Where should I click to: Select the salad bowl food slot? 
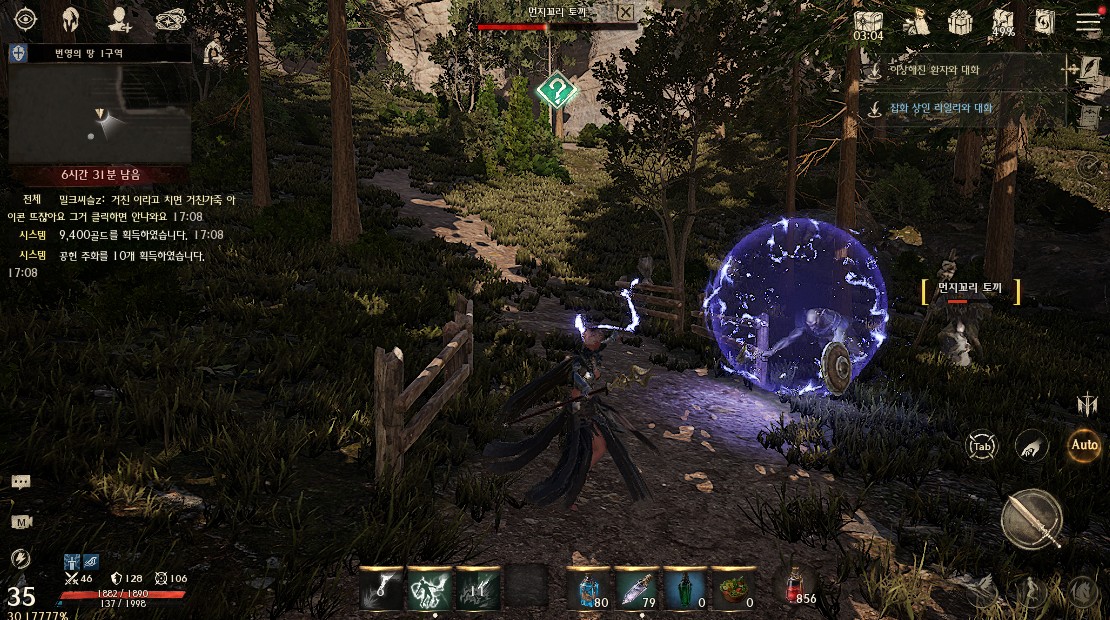coord(732,587)
